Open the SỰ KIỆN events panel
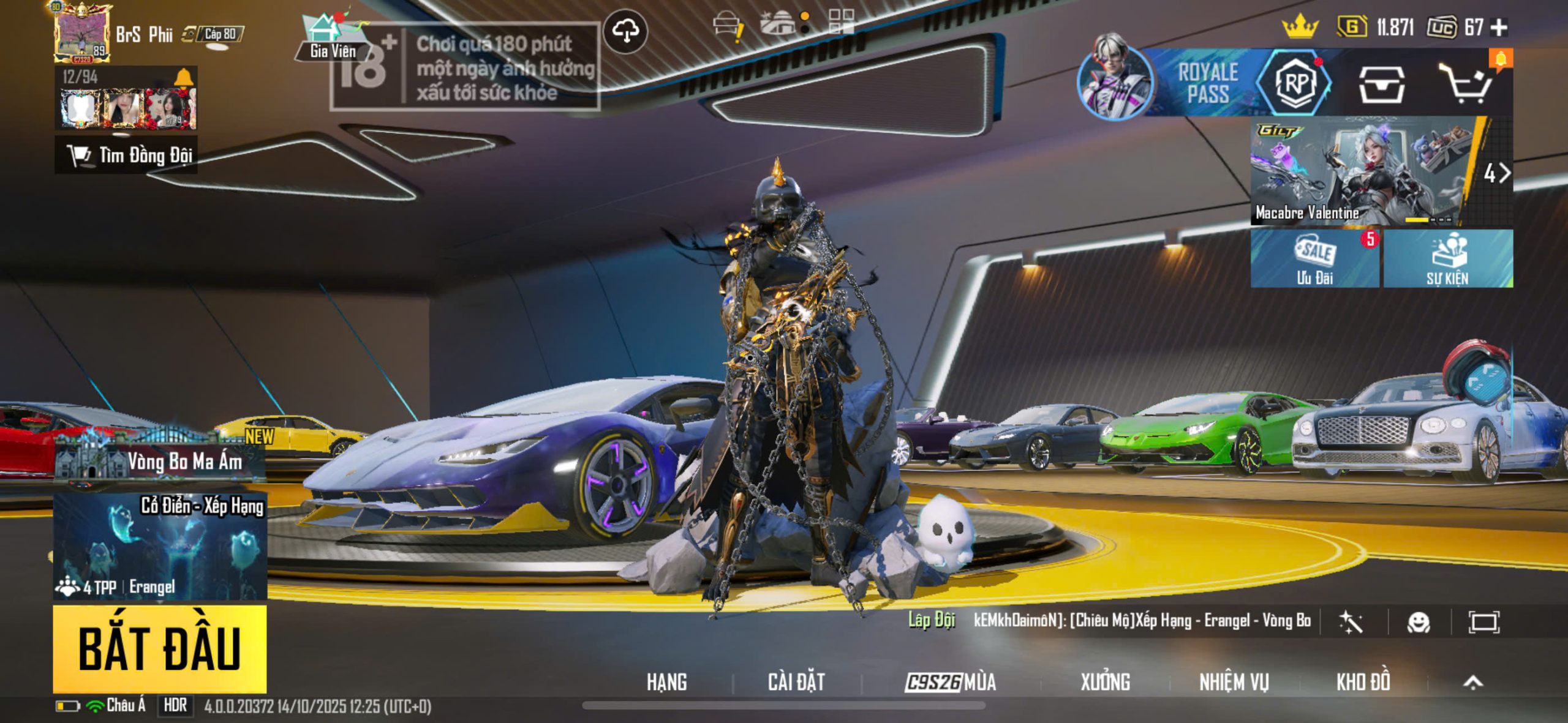Image resolution: width=1568 pixels, height=723 pixels. coord(1448,259)
